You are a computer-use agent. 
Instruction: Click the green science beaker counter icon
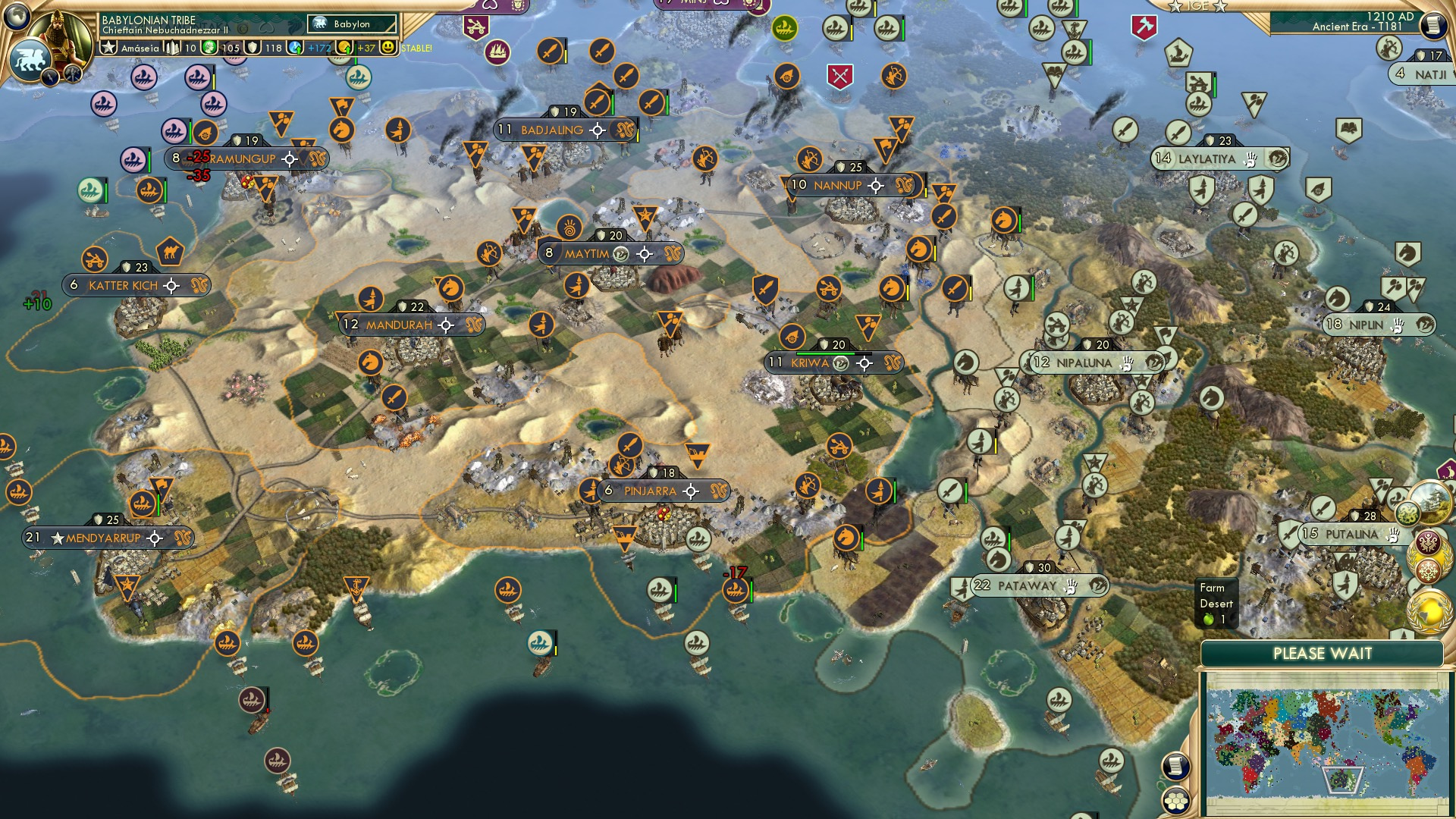pos(209,48)
